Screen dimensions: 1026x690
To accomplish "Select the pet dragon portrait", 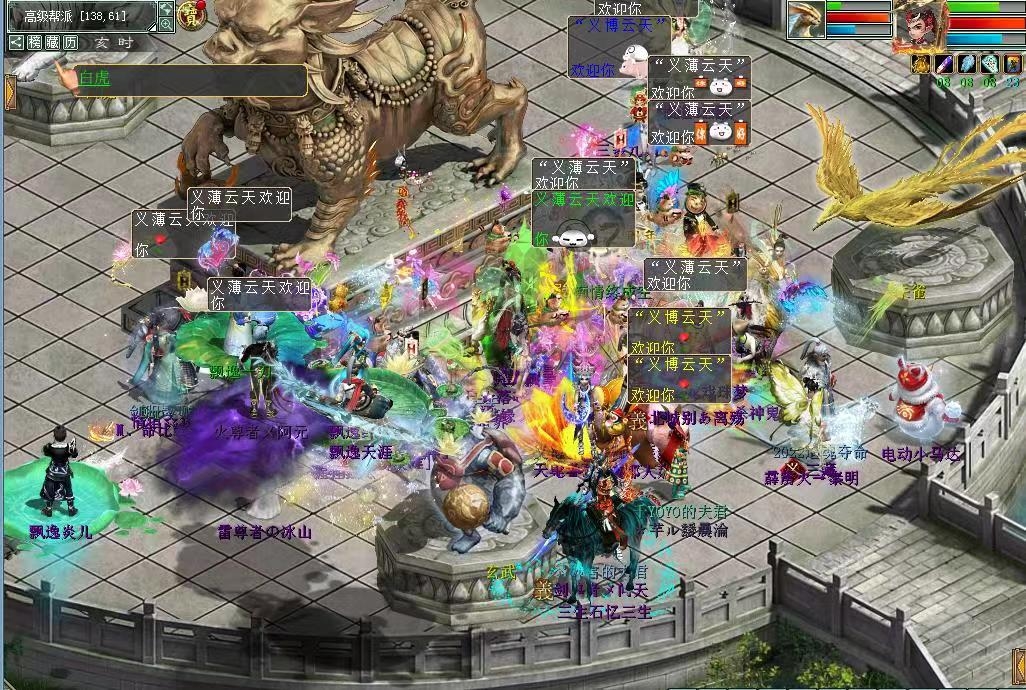I will click(x=806, y=20).
